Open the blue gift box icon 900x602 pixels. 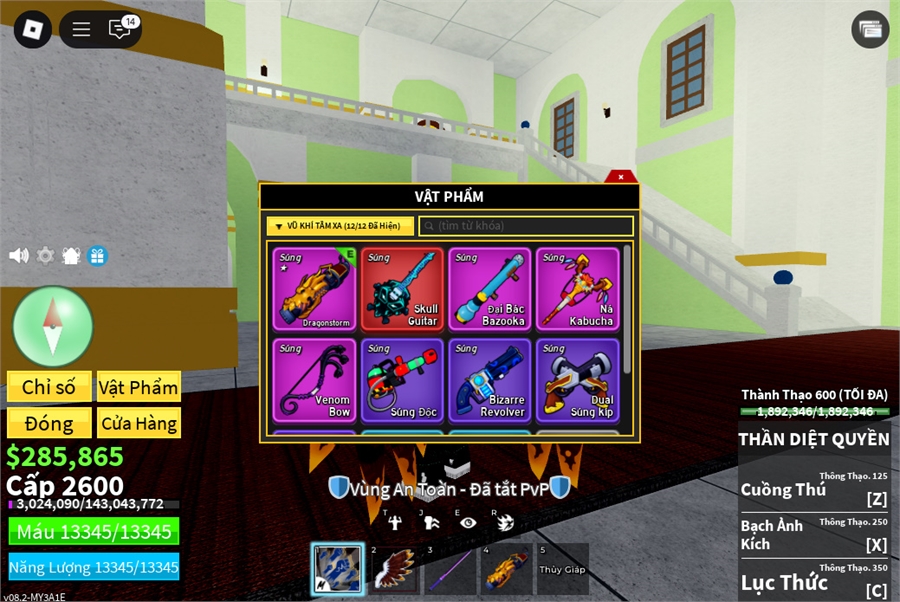click(97, 255)
